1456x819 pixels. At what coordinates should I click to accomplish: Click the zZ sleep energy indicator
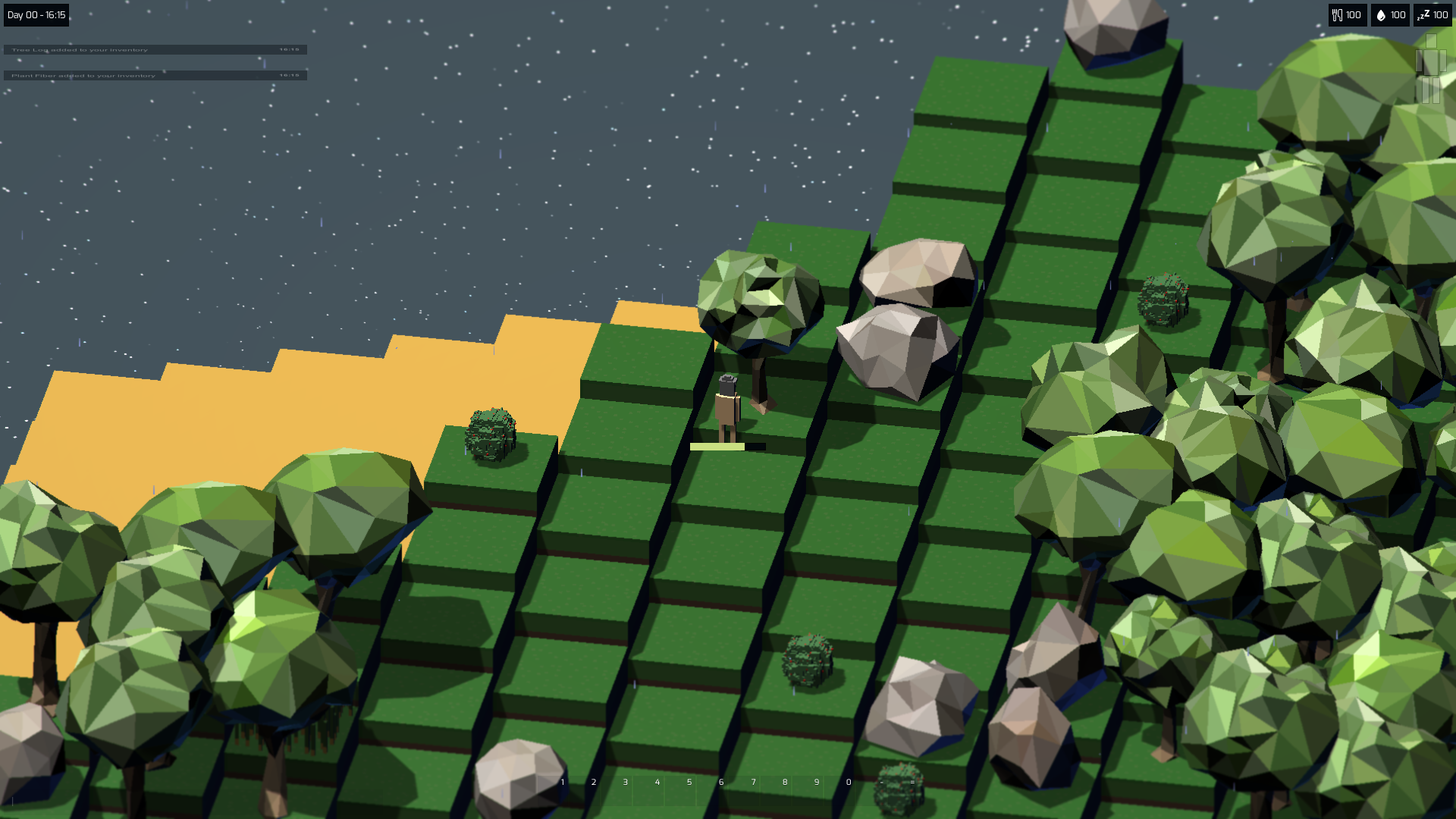1424,14
